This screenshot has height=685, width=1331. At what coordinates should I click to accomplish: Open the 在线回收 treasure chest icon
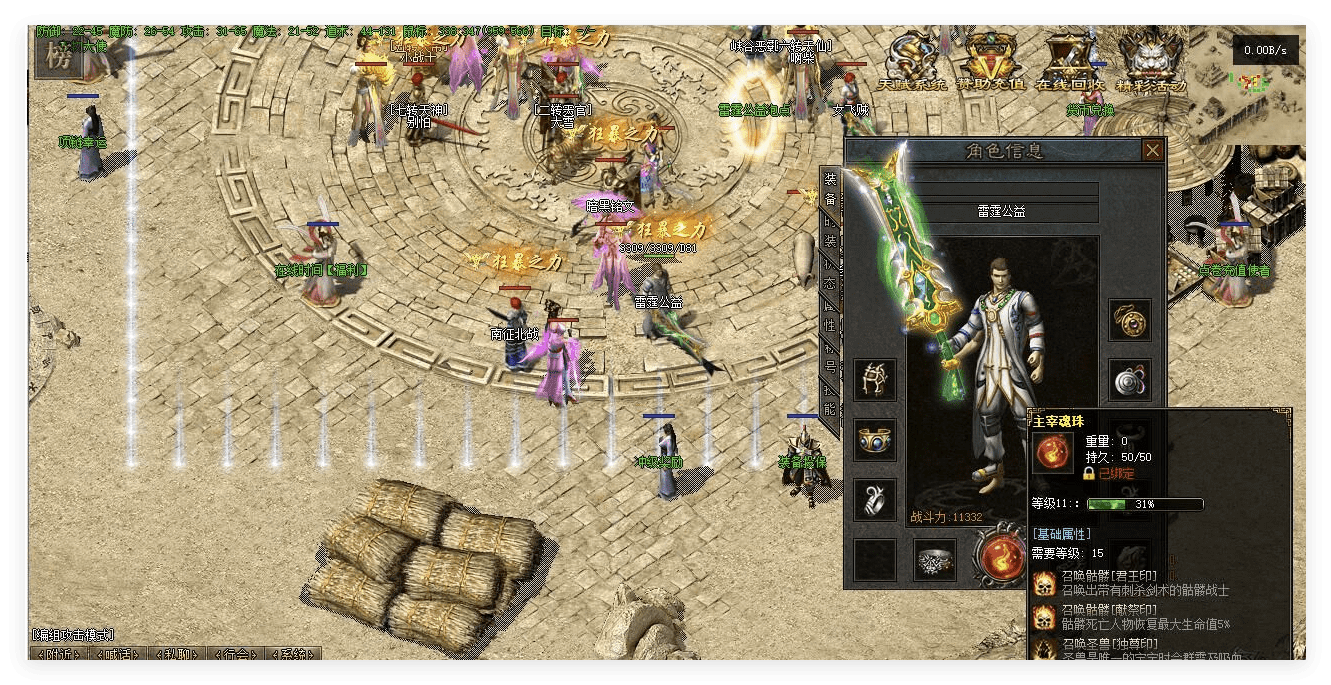[1072, 62]
